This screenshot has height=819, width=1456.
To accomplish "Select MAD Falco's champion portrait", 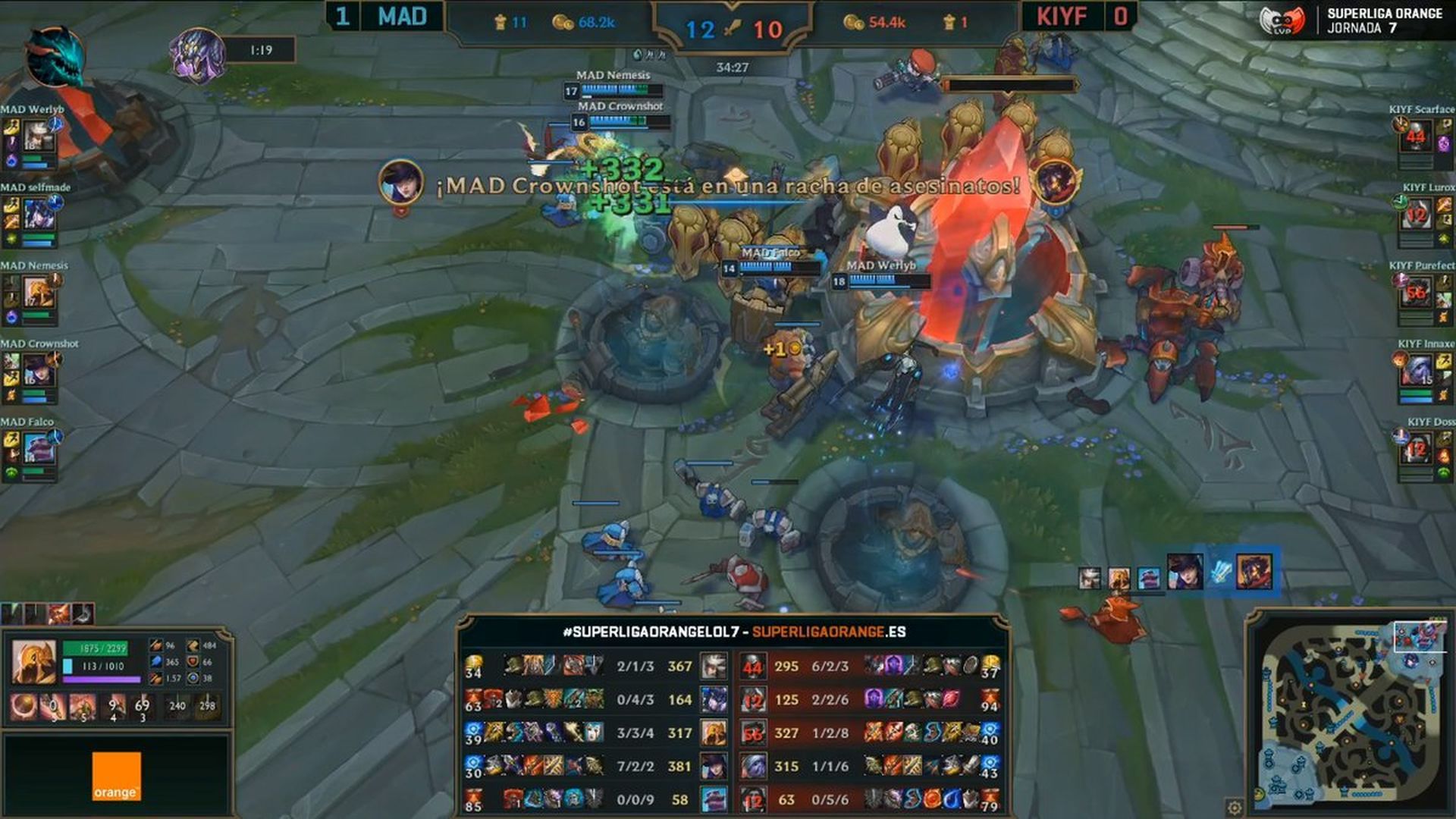I will pyautogui.click(x=38, y=449).
